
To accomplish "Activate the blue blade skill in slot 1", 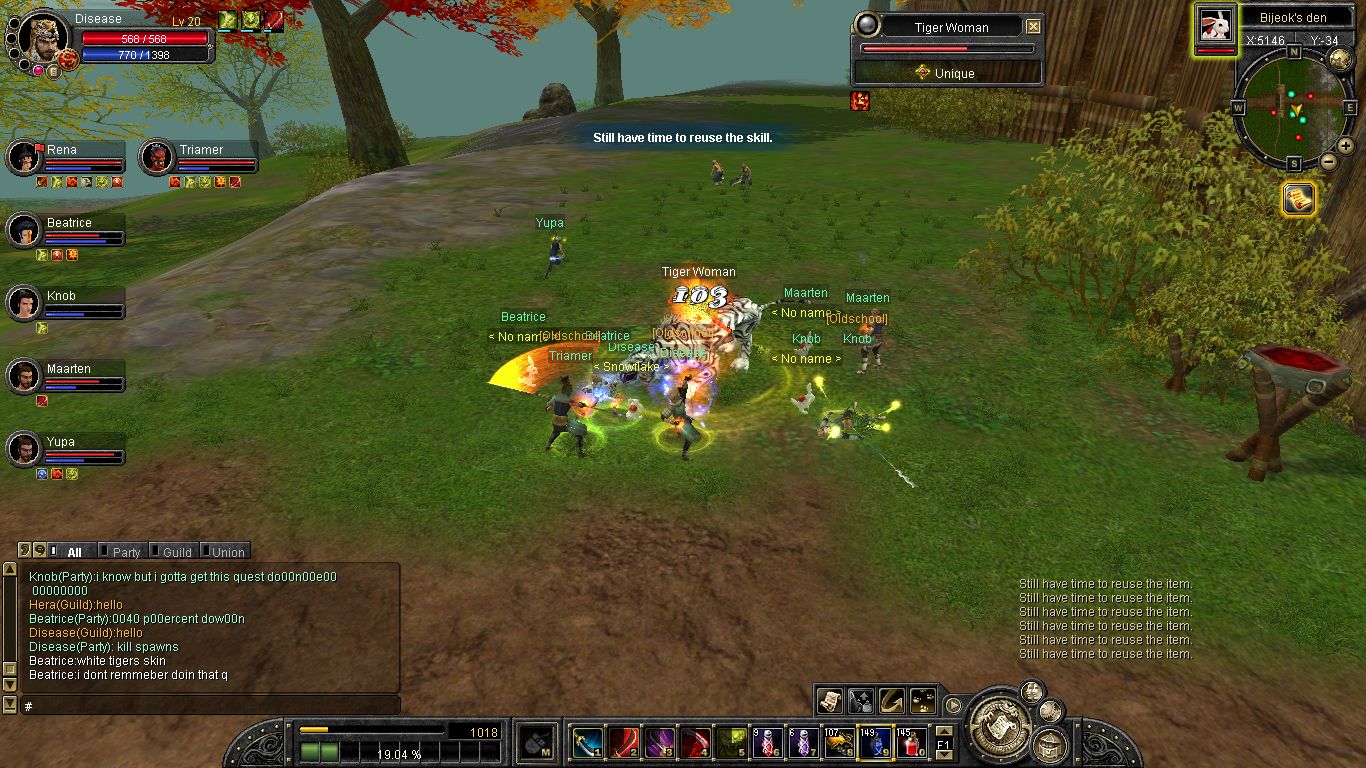I will (x=587, y=743).
